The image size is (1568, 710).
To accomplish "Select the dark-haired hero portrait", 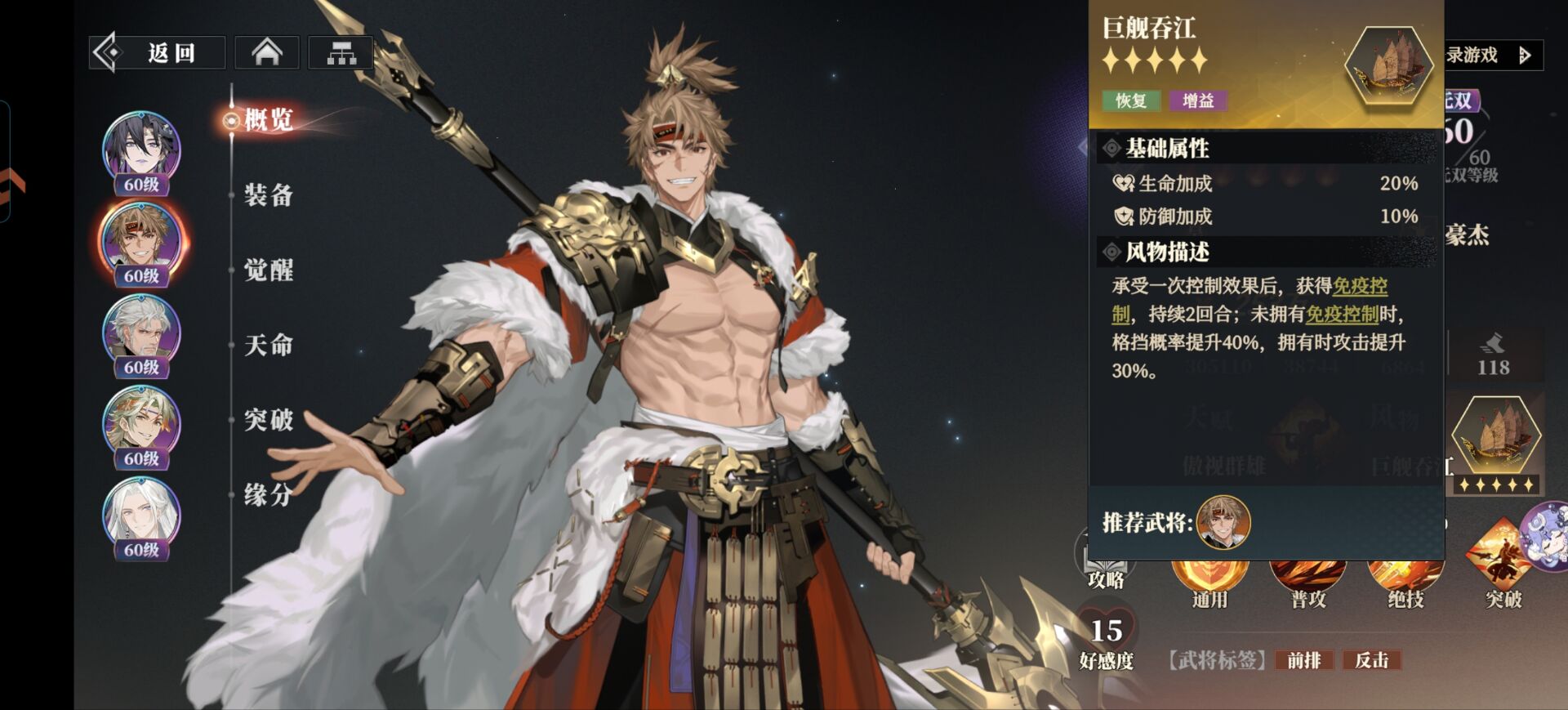I will (141, 150).
